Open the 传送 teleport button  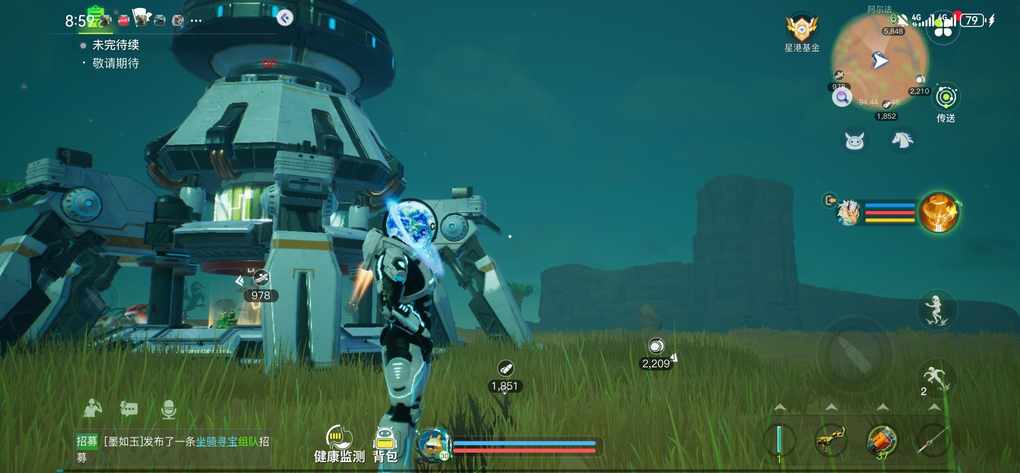coord(946,98)
